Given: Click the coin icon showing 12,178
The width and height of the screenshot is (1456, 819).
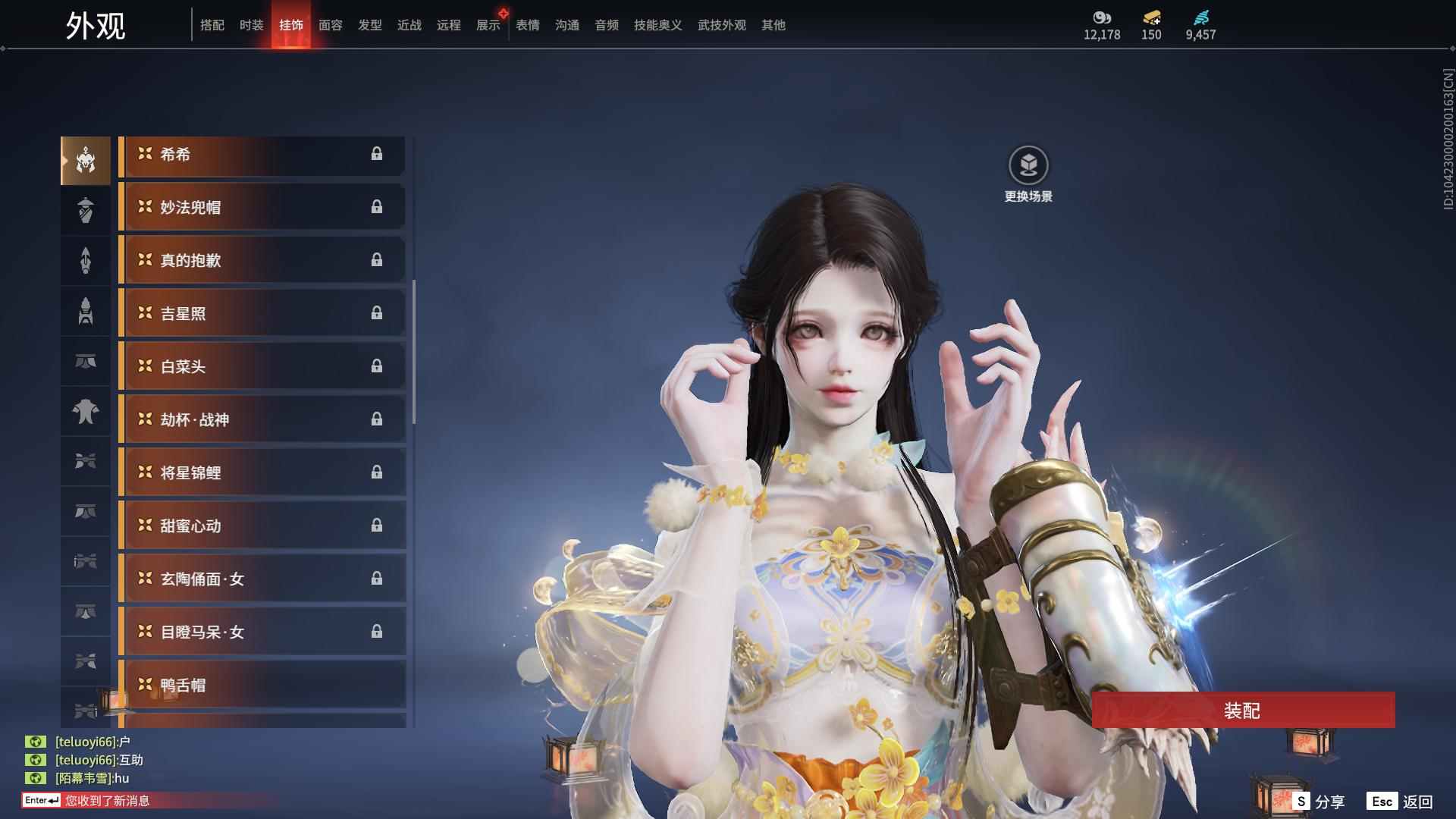Looking at the screenshot, I should 1101,17.
